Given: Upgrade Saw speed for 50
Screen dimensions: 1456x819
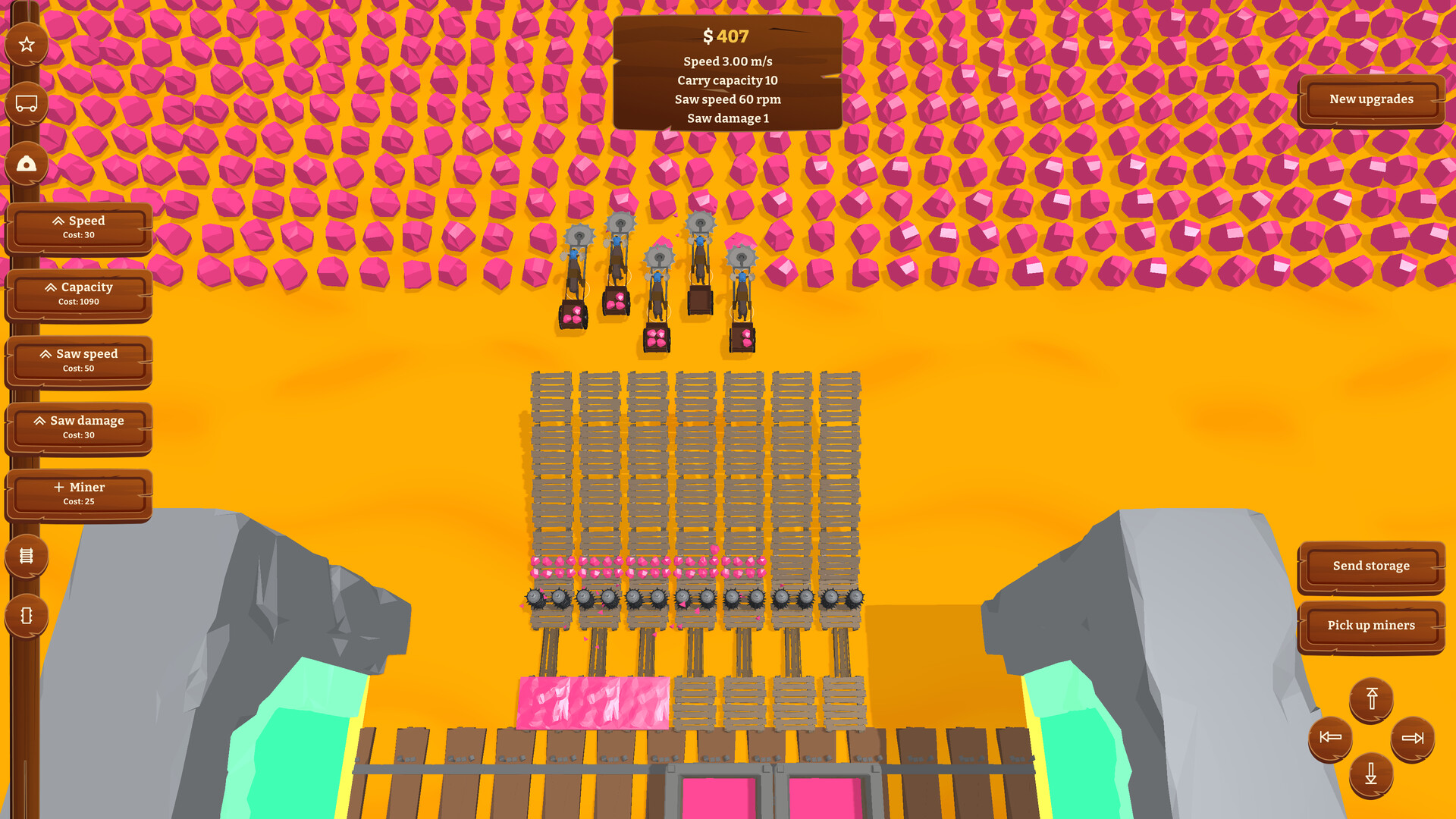Looking at the screenshot, I should point(79,360).
